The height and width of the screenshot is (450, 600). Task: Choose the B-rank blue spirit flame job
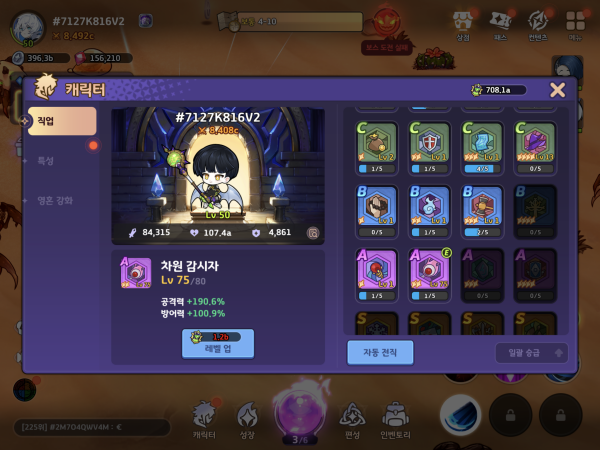pos(430,206)
